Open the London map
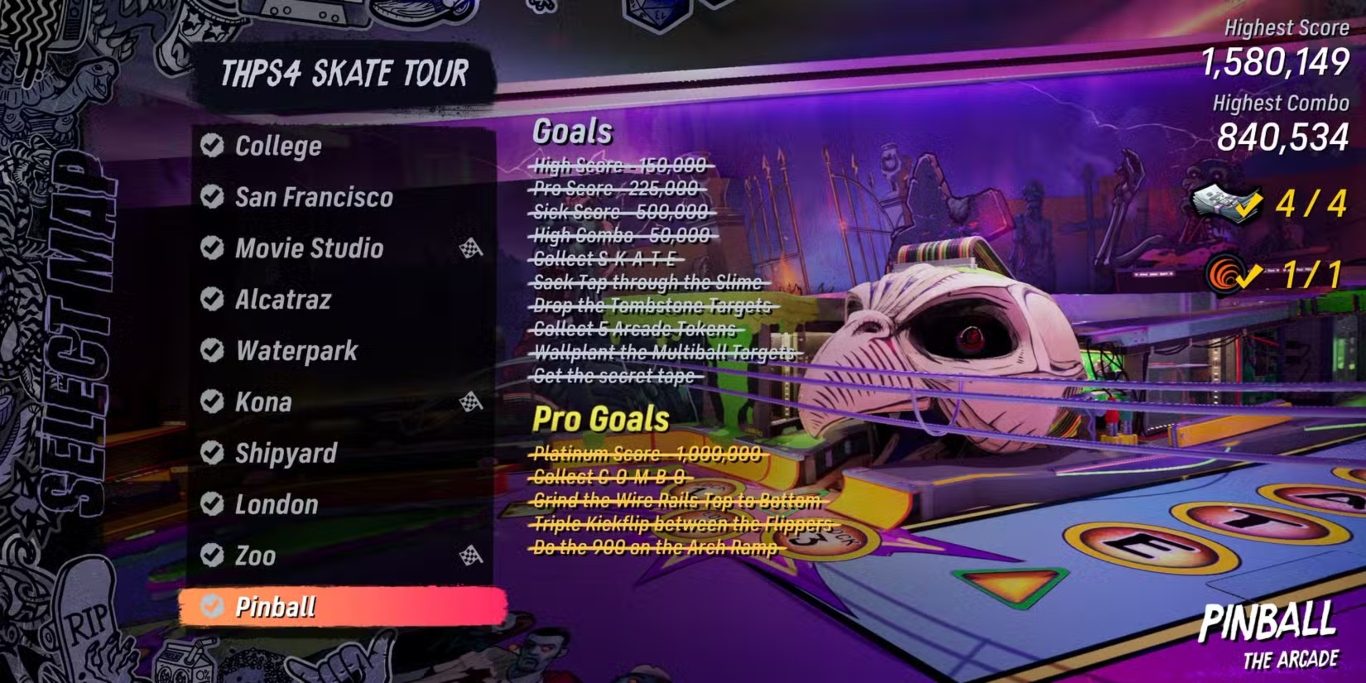The image size is (1366, 683). 276,504
